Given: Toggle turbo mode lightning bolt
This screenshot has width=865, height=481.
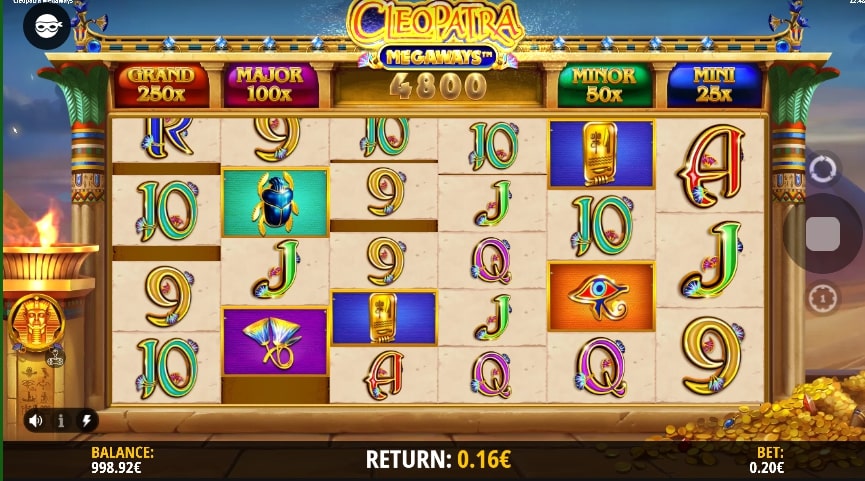Looking at the screenshot, I should point(84,421).
